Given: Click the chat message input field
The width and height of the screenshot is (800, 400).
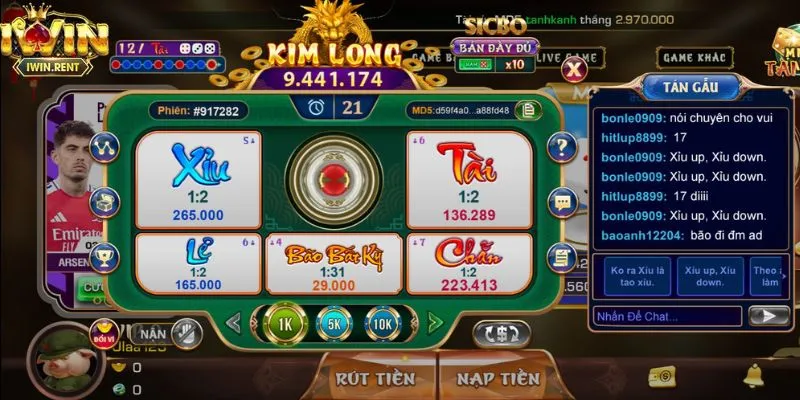Looking at the screenshot, I should click(x=666, y=317).
